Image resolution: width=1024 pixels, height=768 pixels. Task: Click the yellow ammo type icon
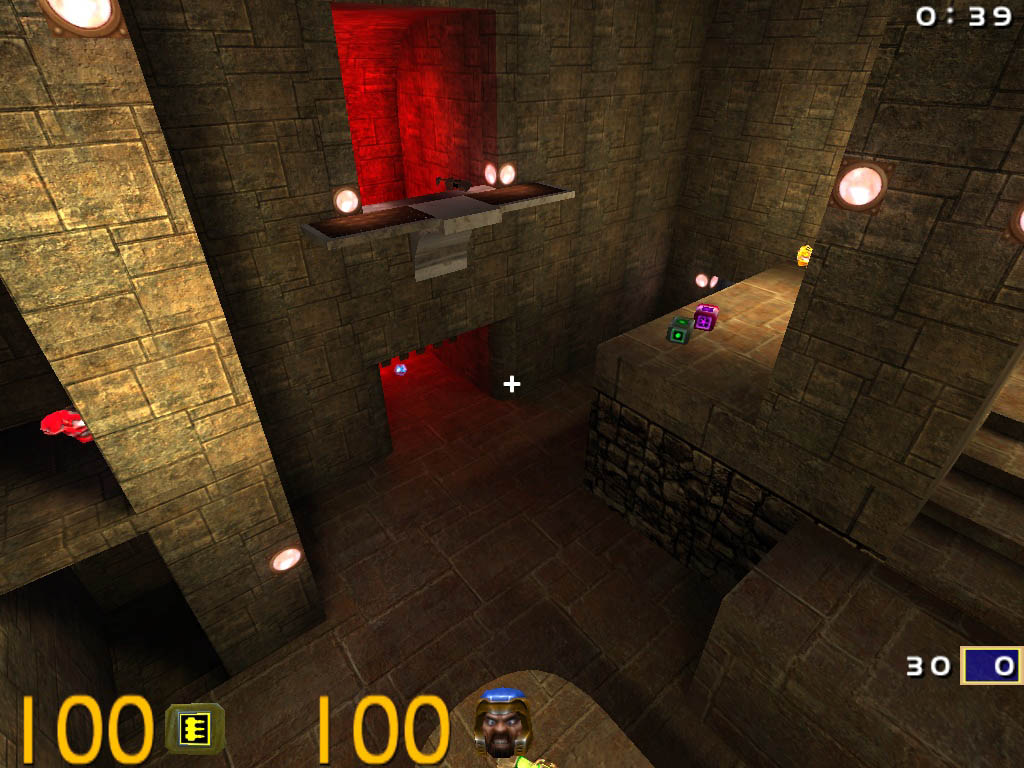coord(195,727)
